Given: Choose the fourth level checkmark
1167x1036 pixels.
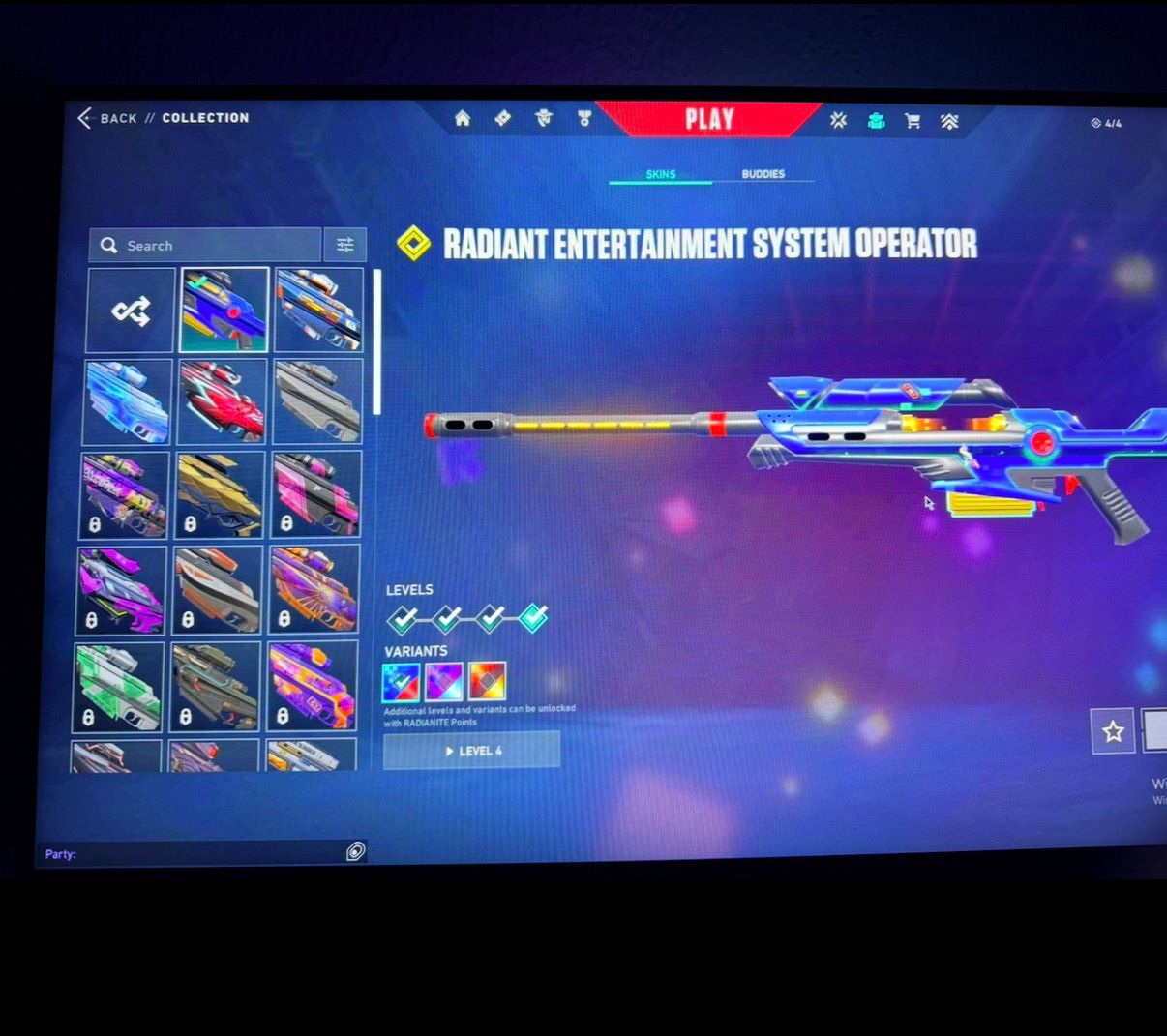Looking at the screenshot, I should tap(533, 617).
